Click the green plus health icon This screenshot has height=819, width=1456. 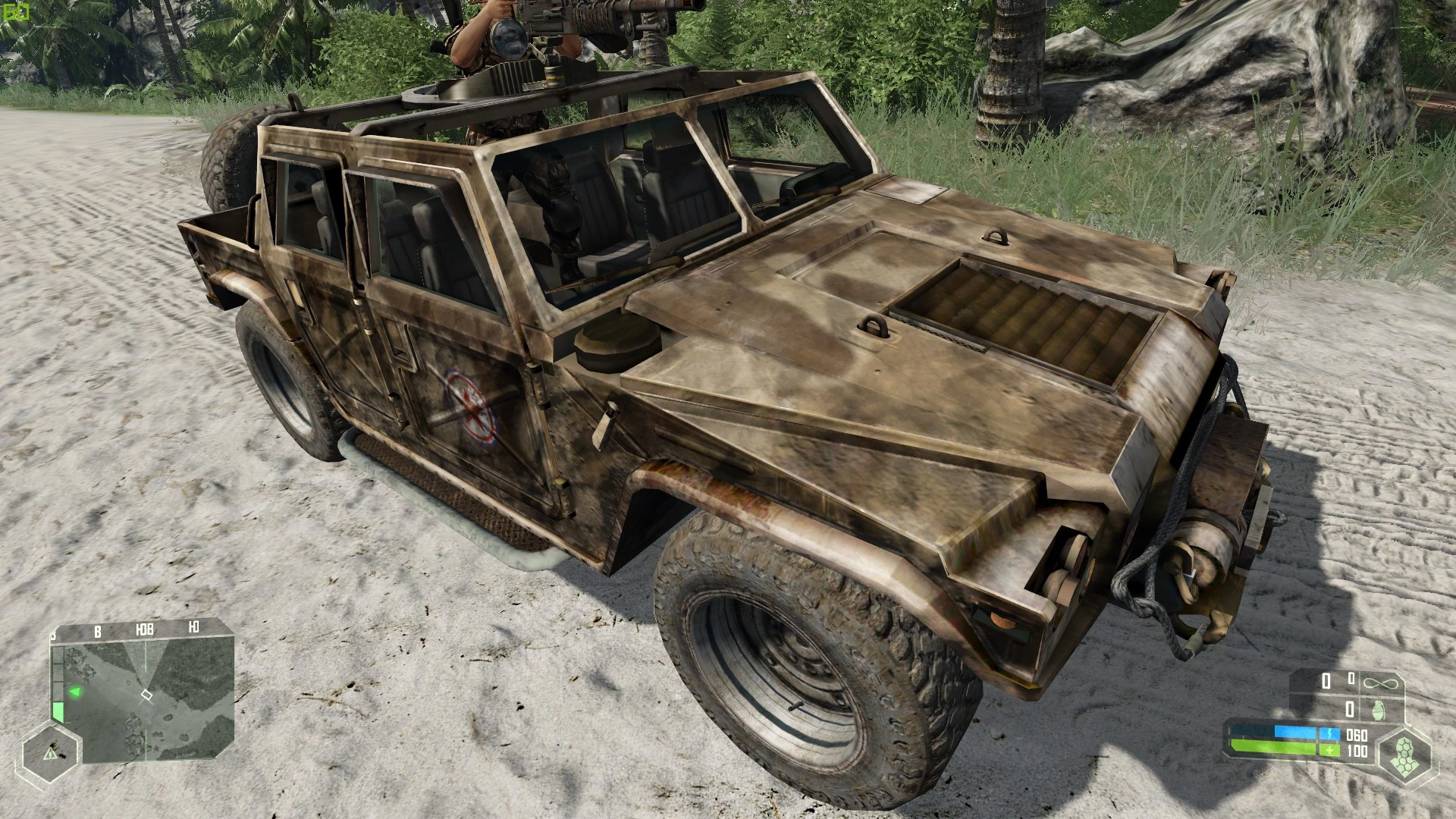pos(1330,750)
